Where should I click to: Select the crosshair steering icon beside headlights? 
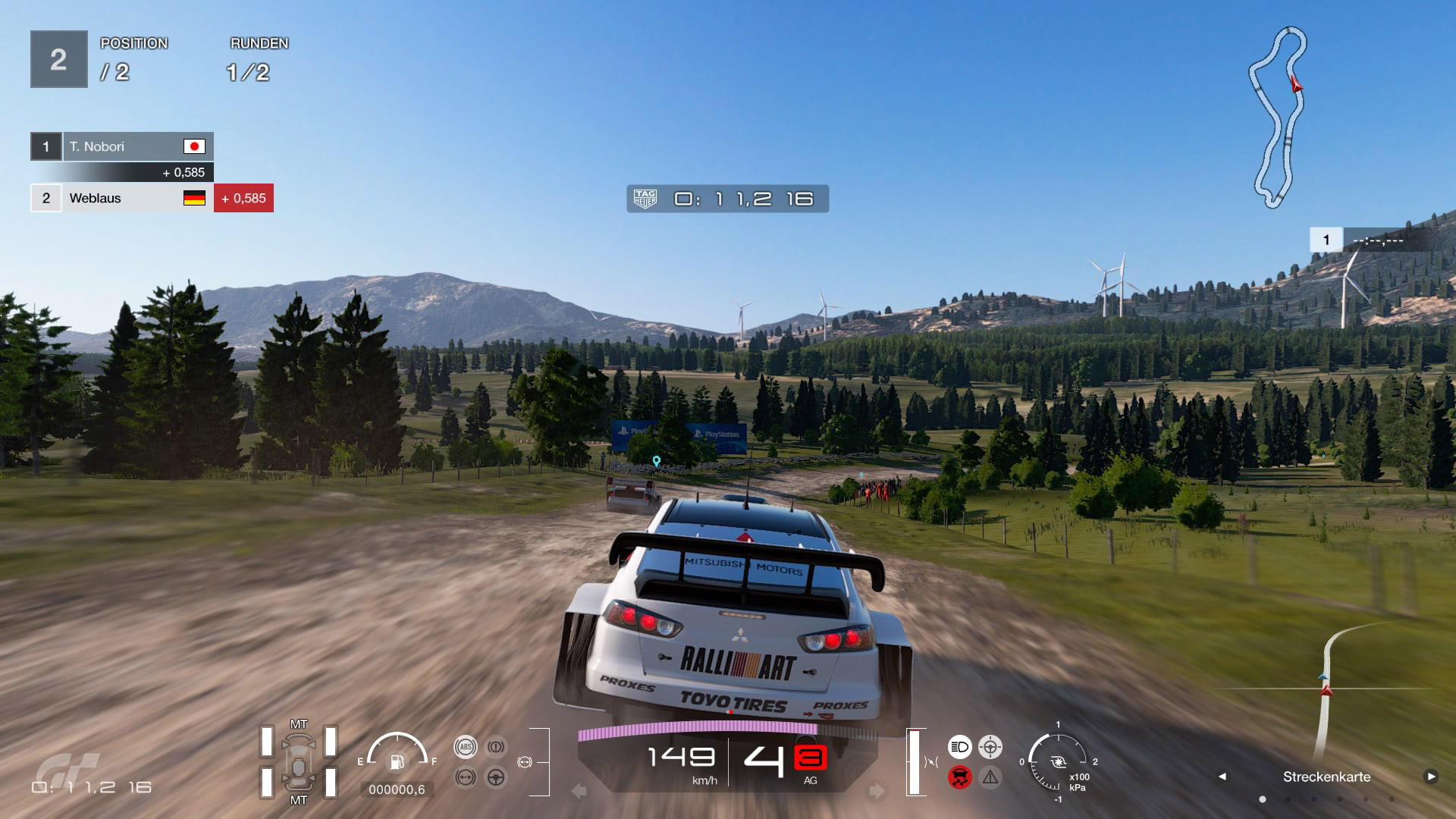point(990,747)
